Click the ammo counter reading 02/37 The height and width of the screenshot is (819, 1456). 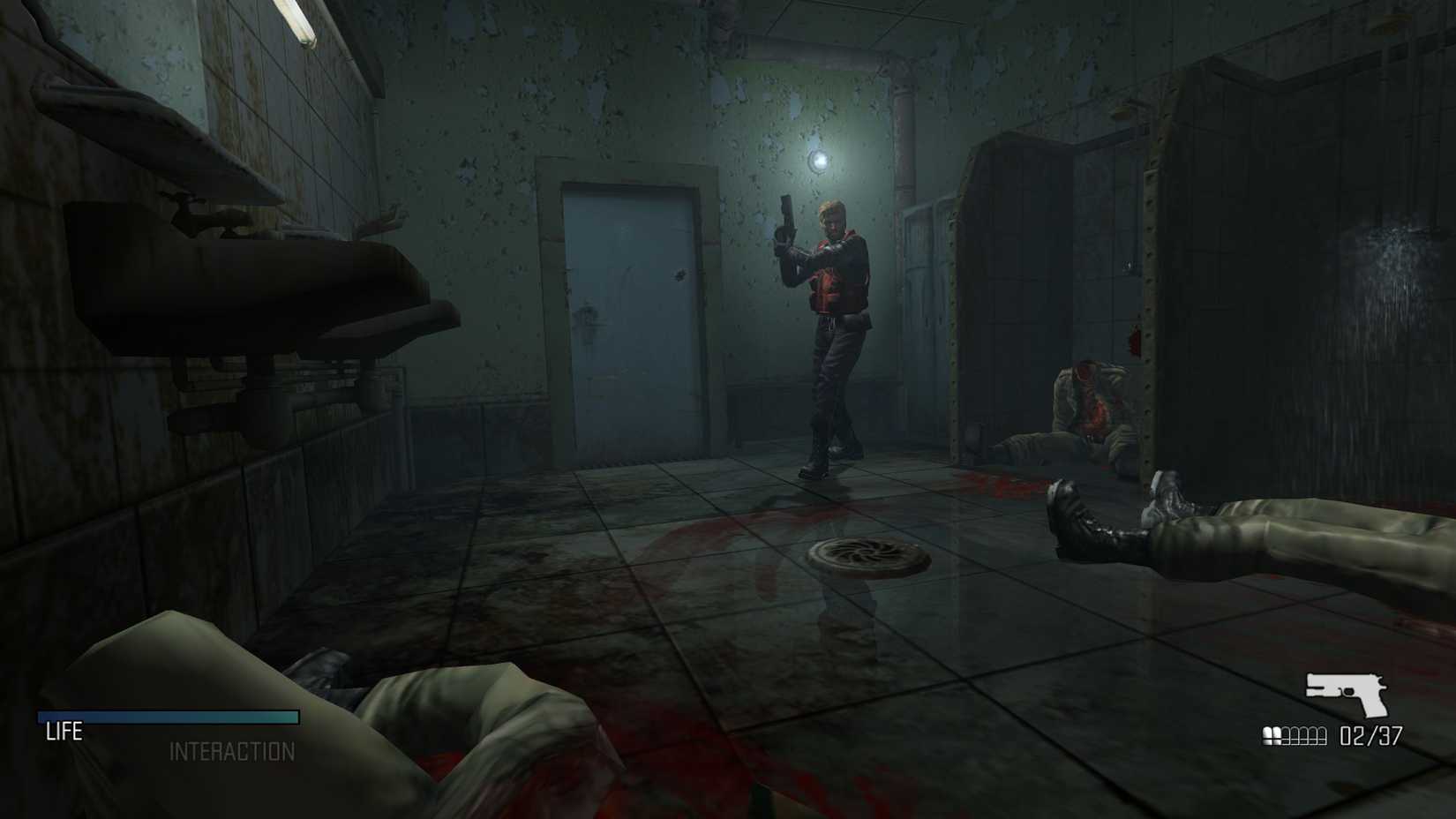[1366, 733]
